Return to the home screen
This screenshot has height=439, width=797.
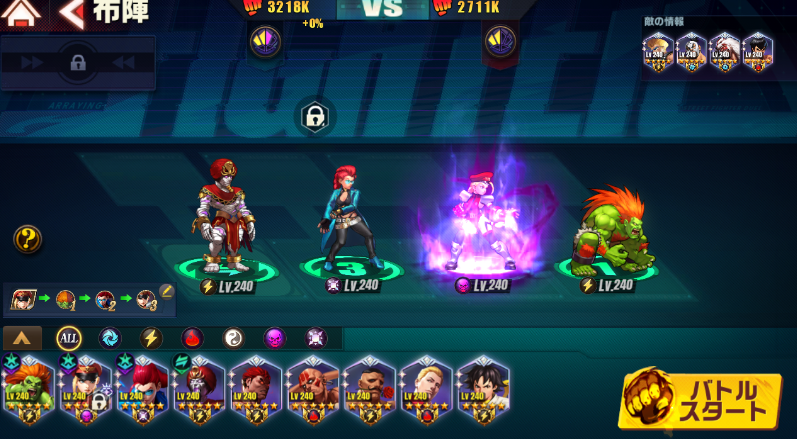[x=22, y=13]
